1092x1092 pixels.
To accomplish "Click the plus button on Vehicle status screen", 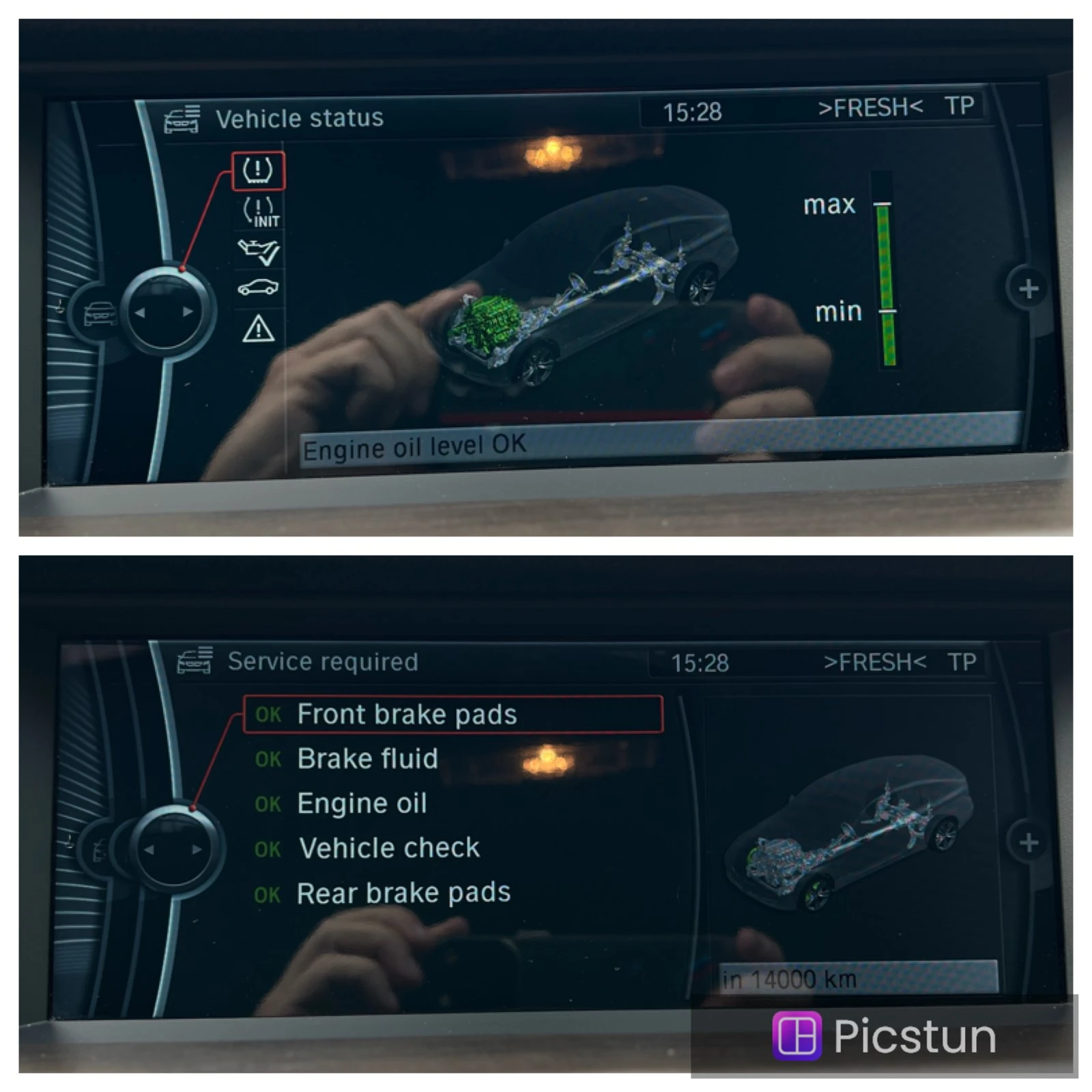I will 1029,289.
